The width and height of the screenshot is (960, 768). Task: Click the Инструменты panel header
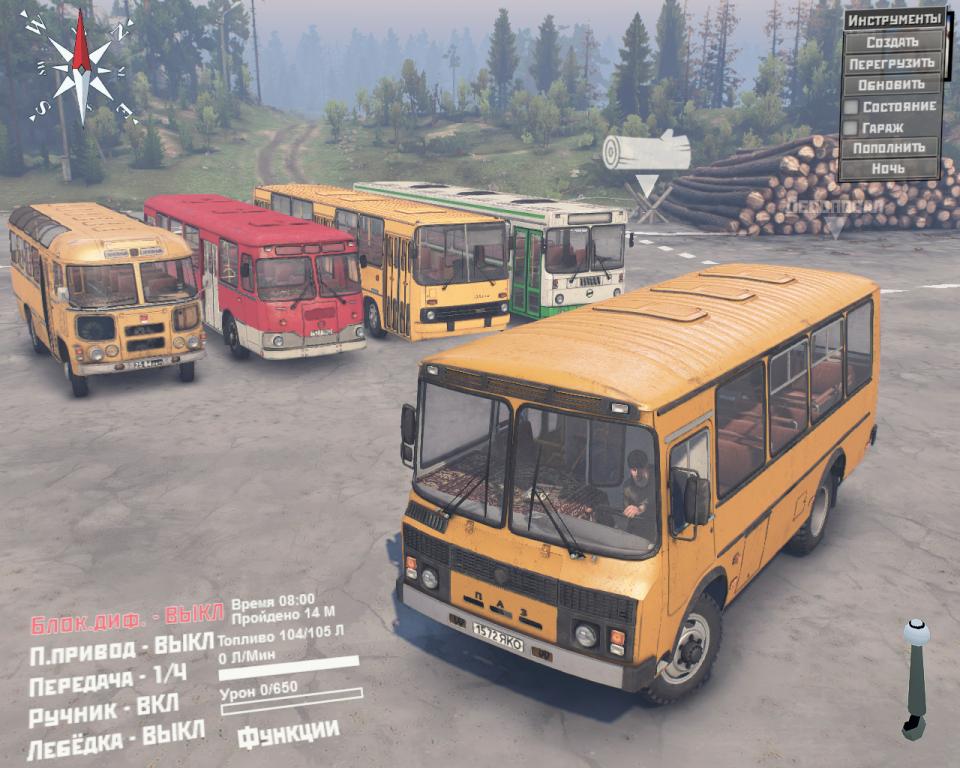(x=894, y=20)
